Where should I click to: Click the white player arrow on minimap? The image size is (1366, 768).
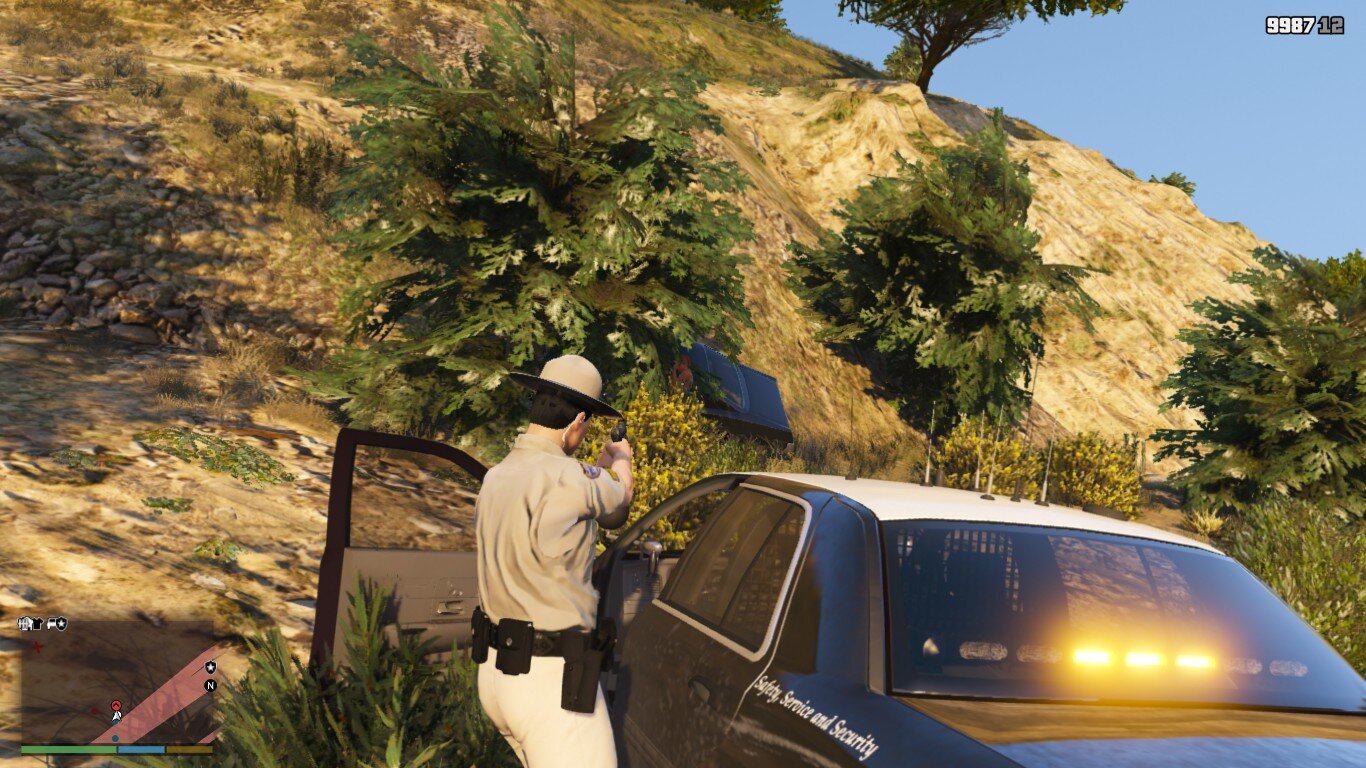tap(117, 716)
